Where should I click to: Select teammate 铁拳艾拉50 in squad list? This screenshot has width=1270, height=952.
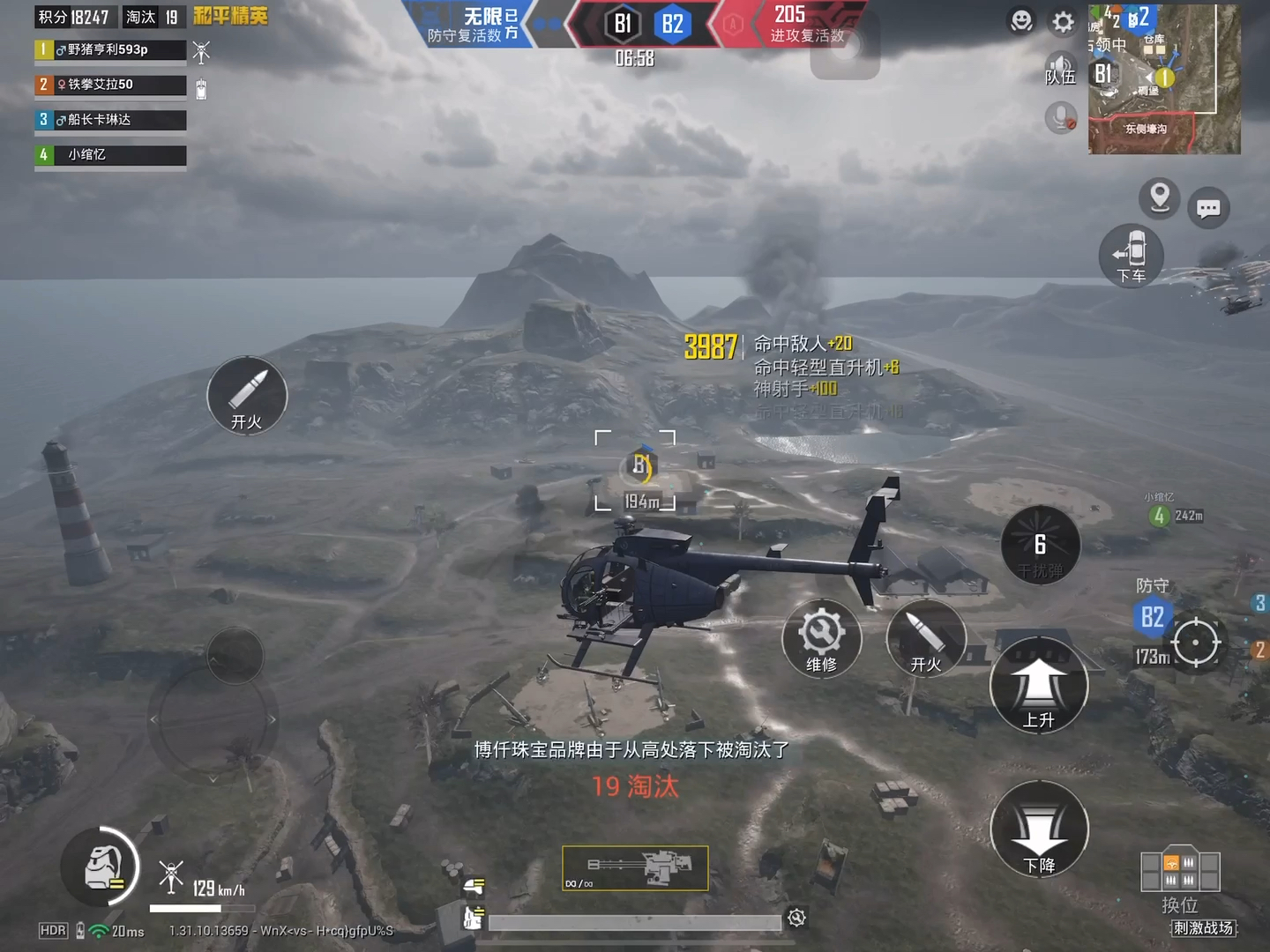pos(110,85)
